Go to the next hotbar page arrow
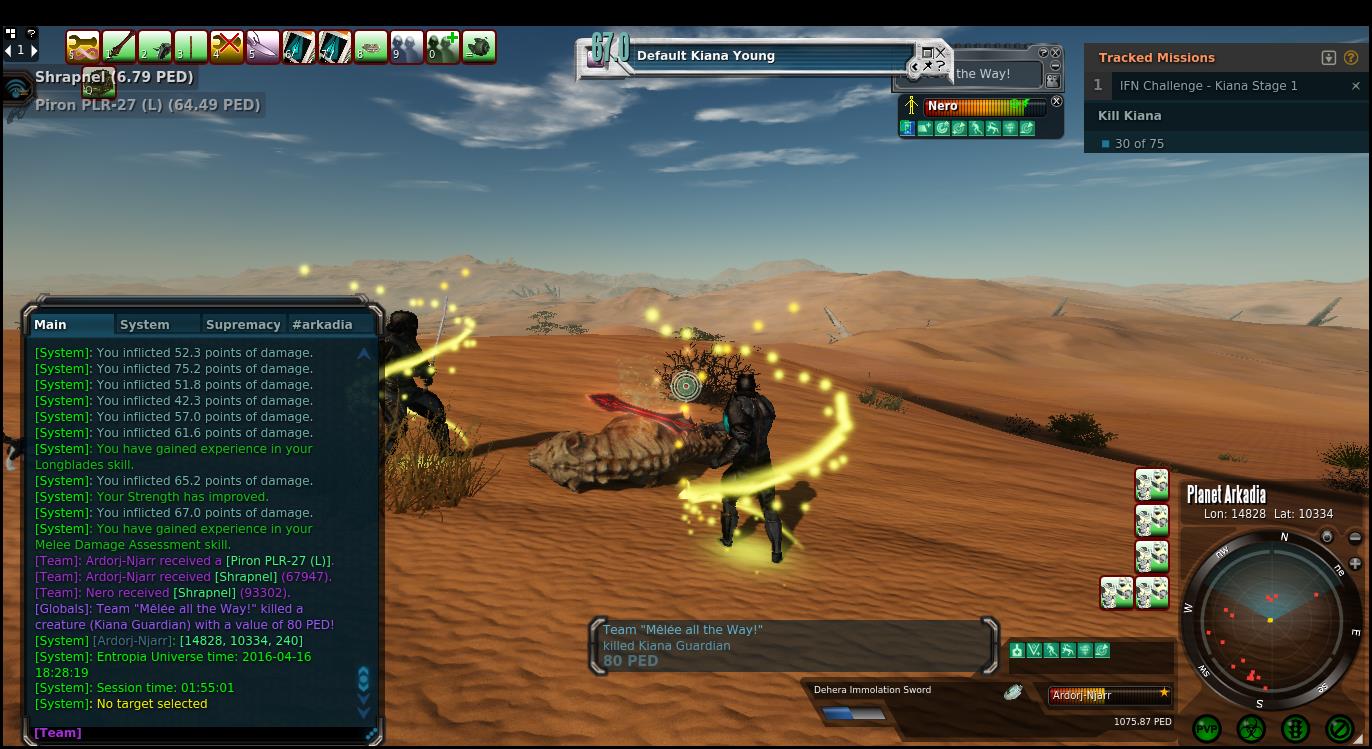The image size is (1372, 749). pos(34,50)
